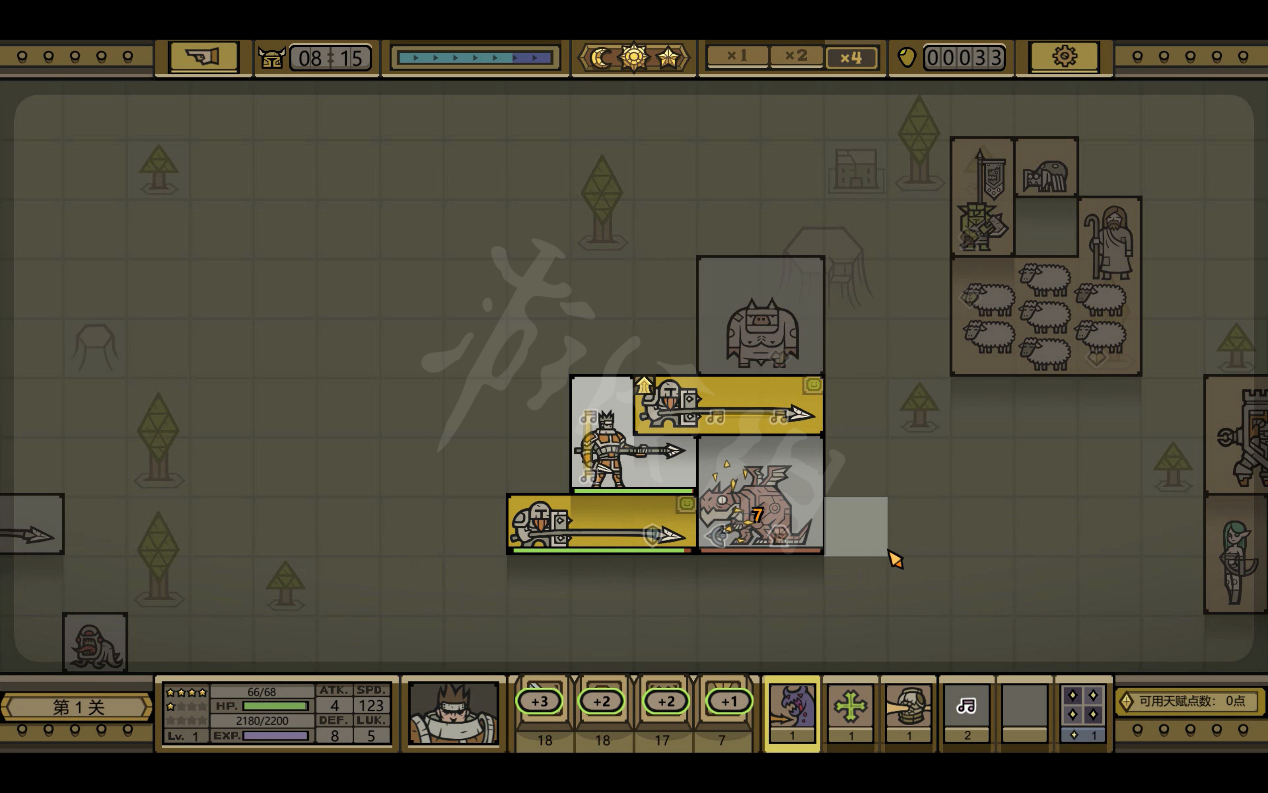
Task: Open the four-diamond talent slot
Action: (1082, 707)
